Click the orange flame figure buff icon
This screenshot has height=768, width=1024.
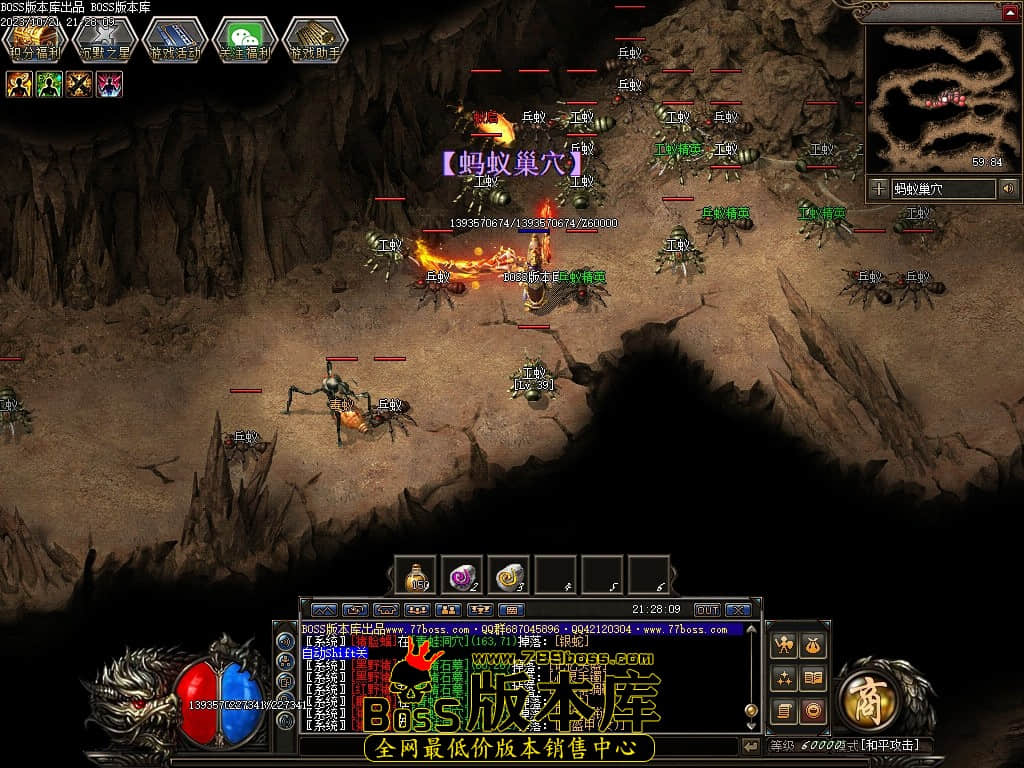19,84
